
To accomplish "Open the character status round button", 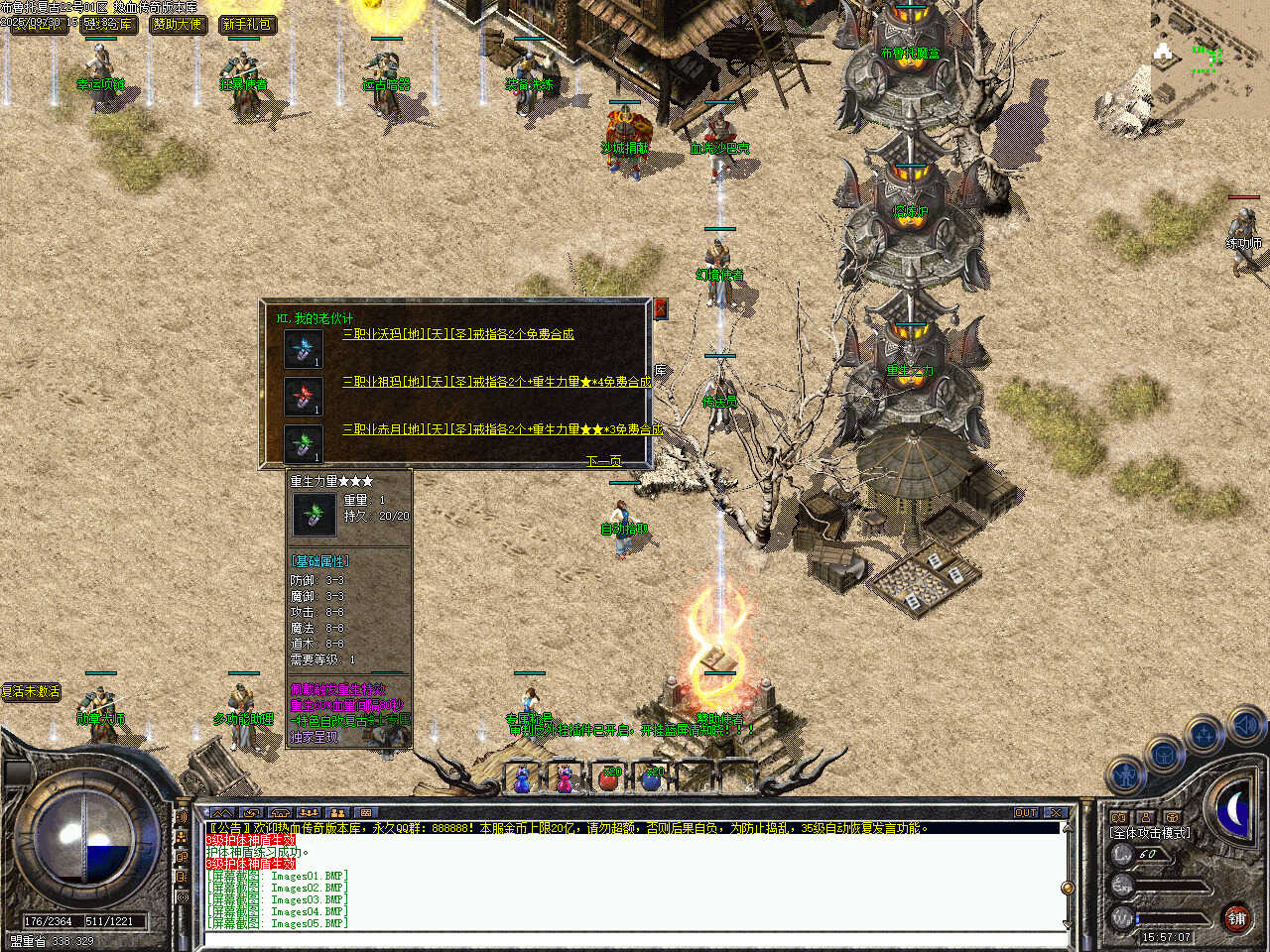I will click(x=1127, y=774).
